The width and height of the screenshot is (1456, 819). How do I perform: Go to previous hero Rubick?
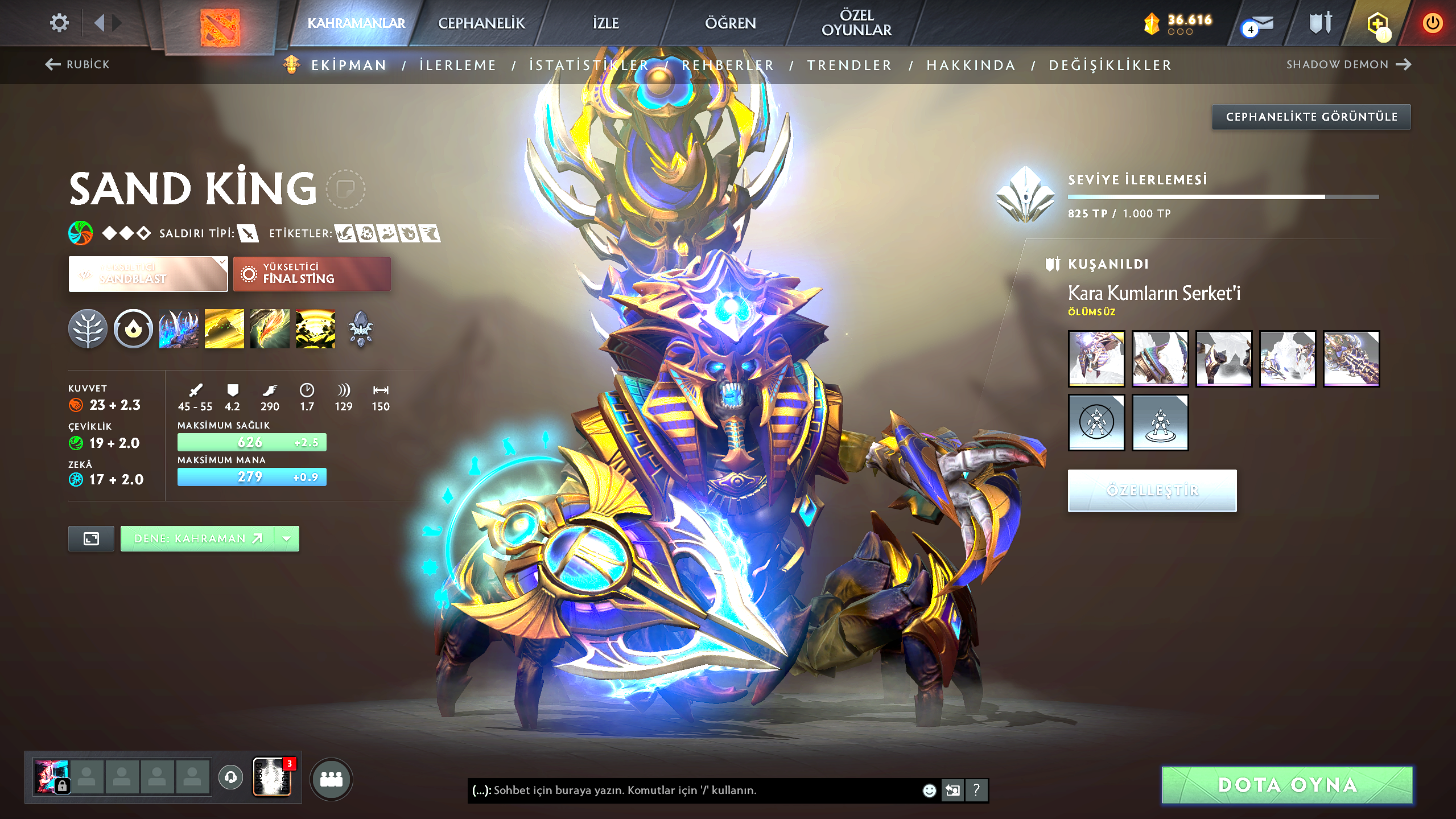[77, 64]
